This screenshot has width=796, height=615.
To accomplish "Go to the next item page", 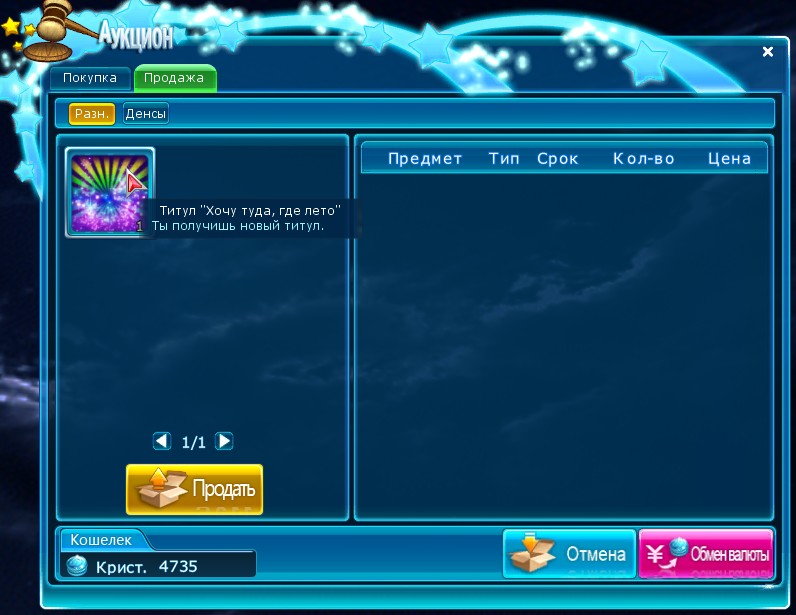I will [225, 441].
